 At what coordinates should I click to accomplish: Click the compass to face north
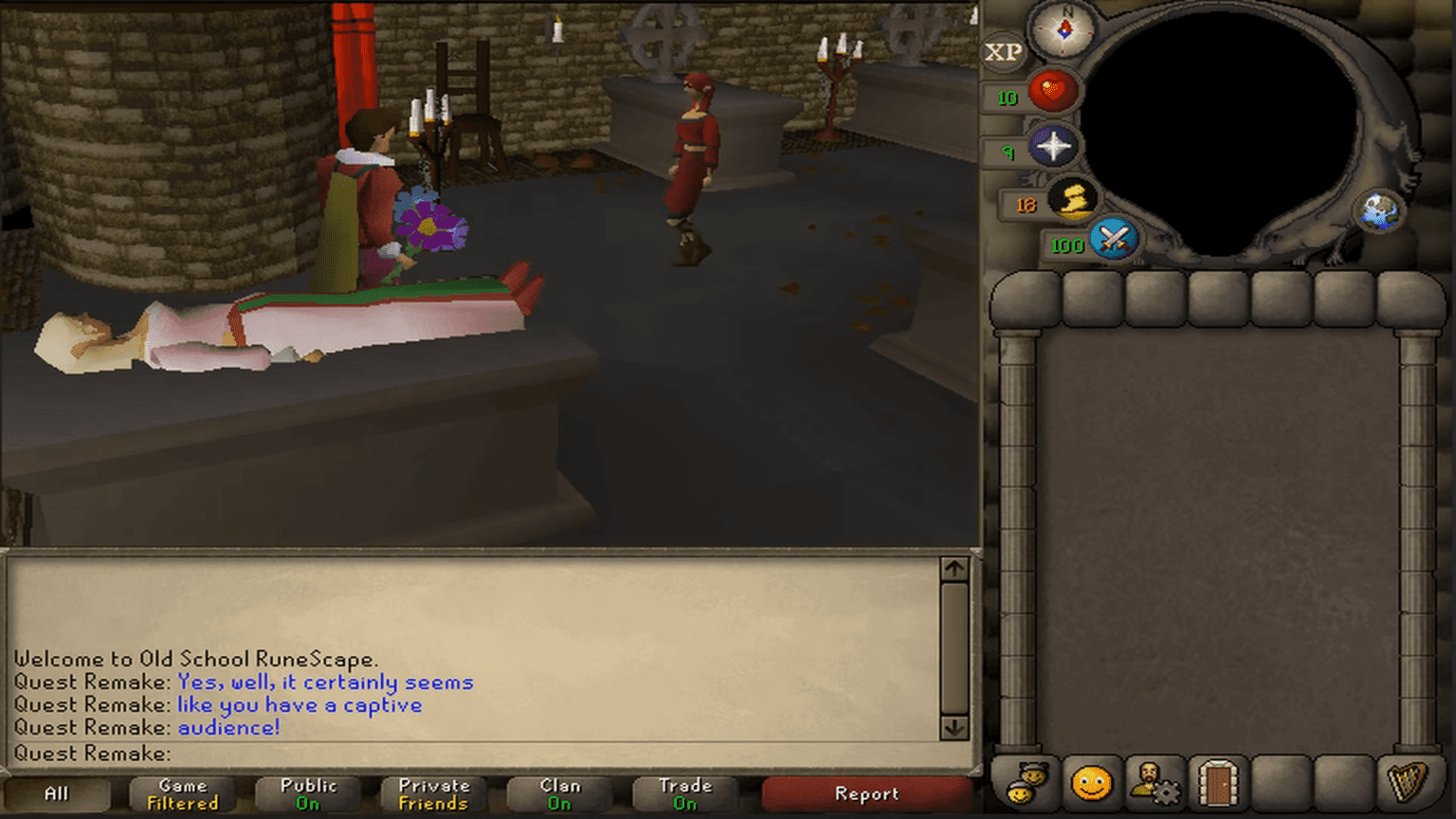coord(1065,29)
